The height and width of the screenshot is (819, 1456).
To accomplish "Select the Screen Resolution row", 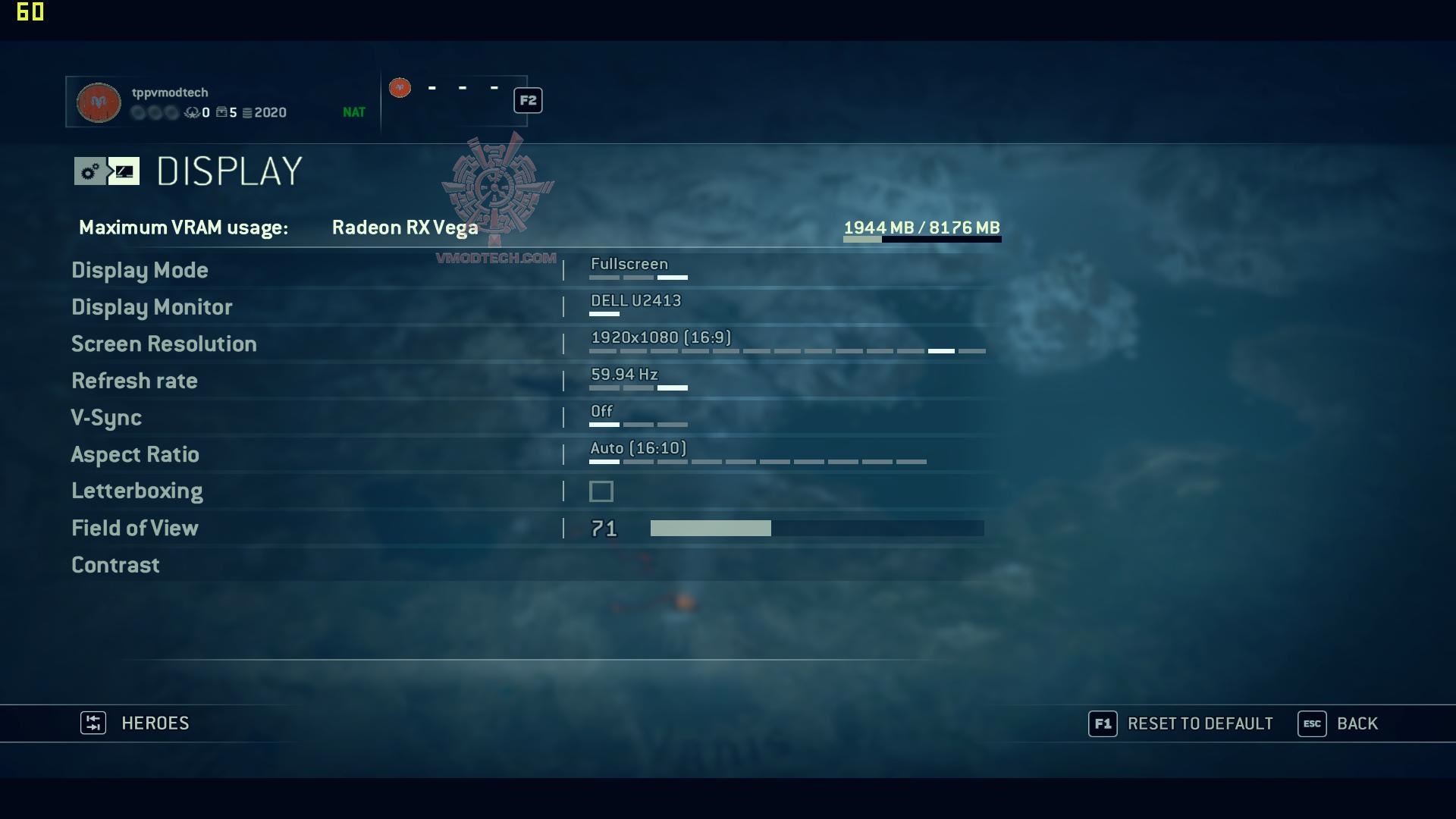I will 164,344.
